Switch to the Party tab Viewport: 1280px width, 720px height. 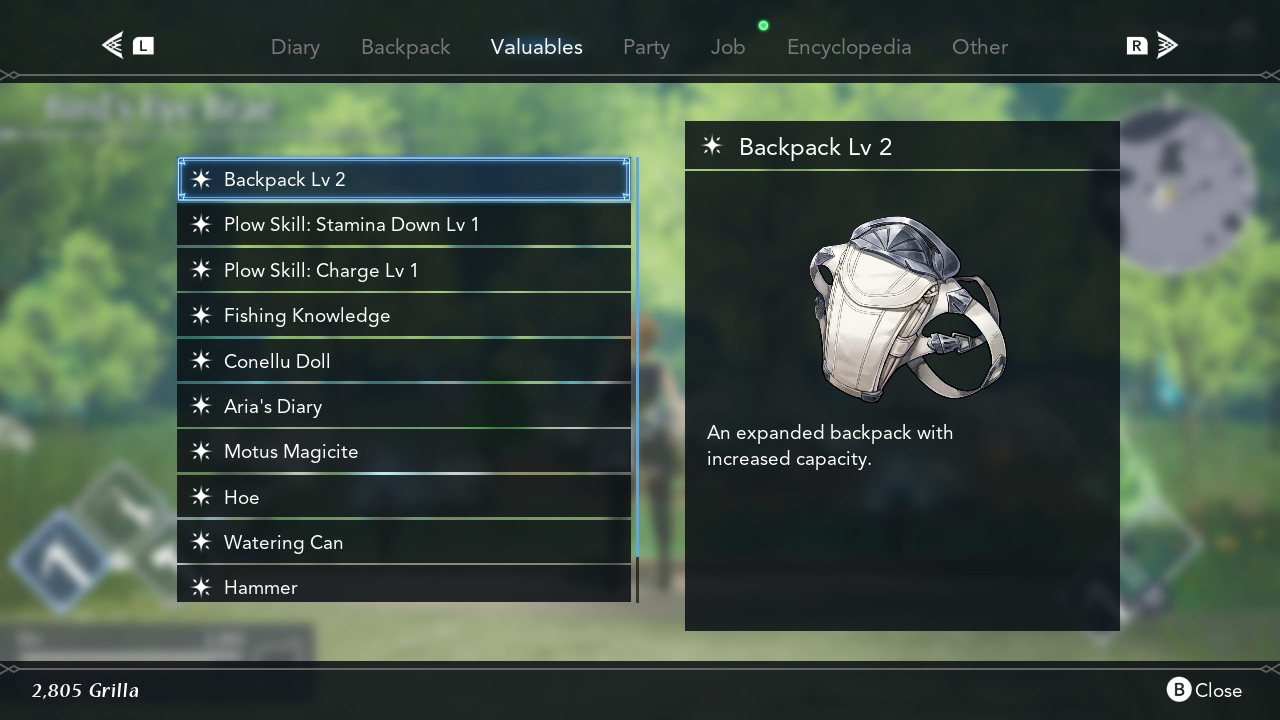pyautogui.click(x=646, y=46)
